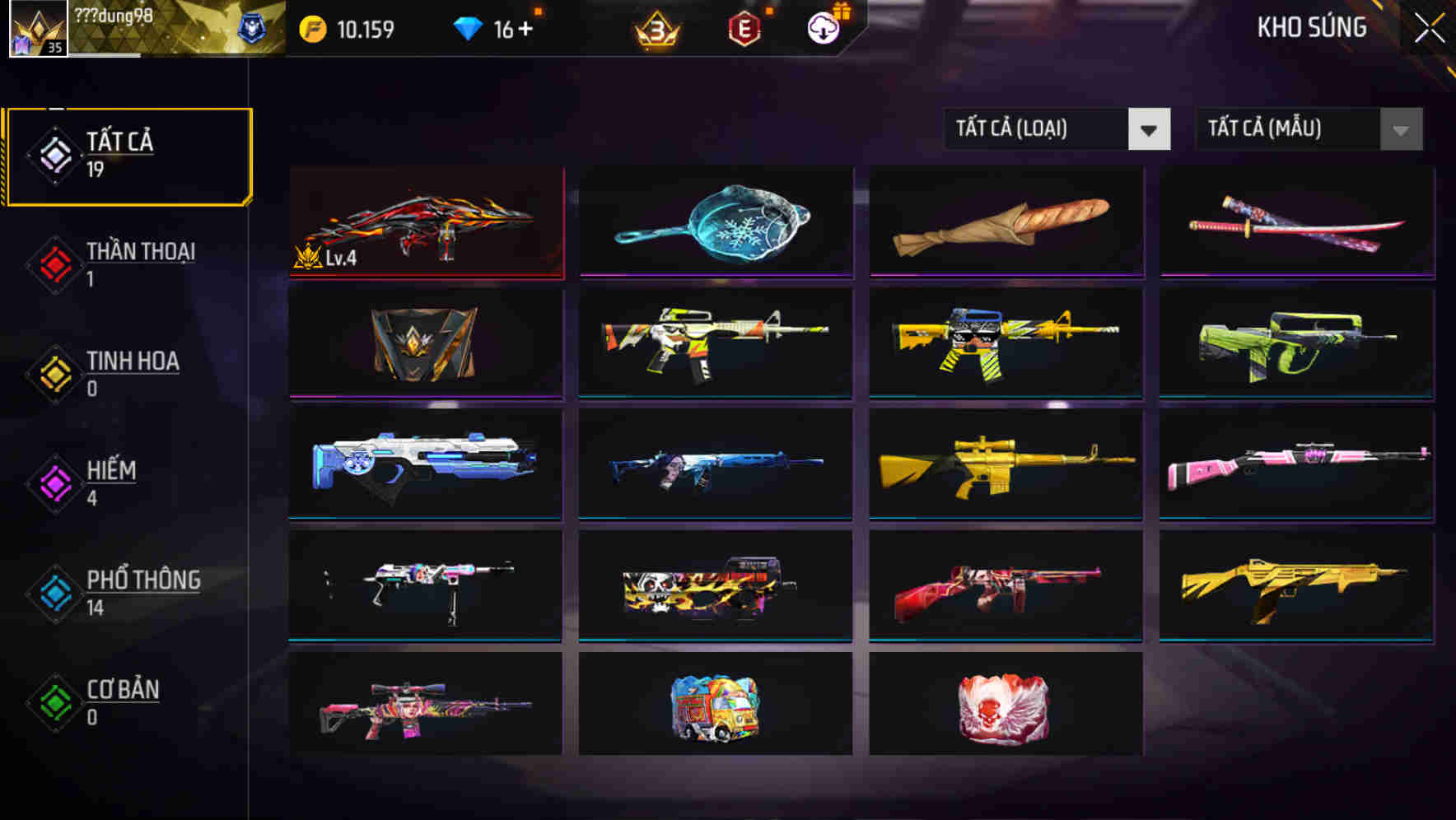Select the KHO SÚNG title heading

(x=1312, y=27)
